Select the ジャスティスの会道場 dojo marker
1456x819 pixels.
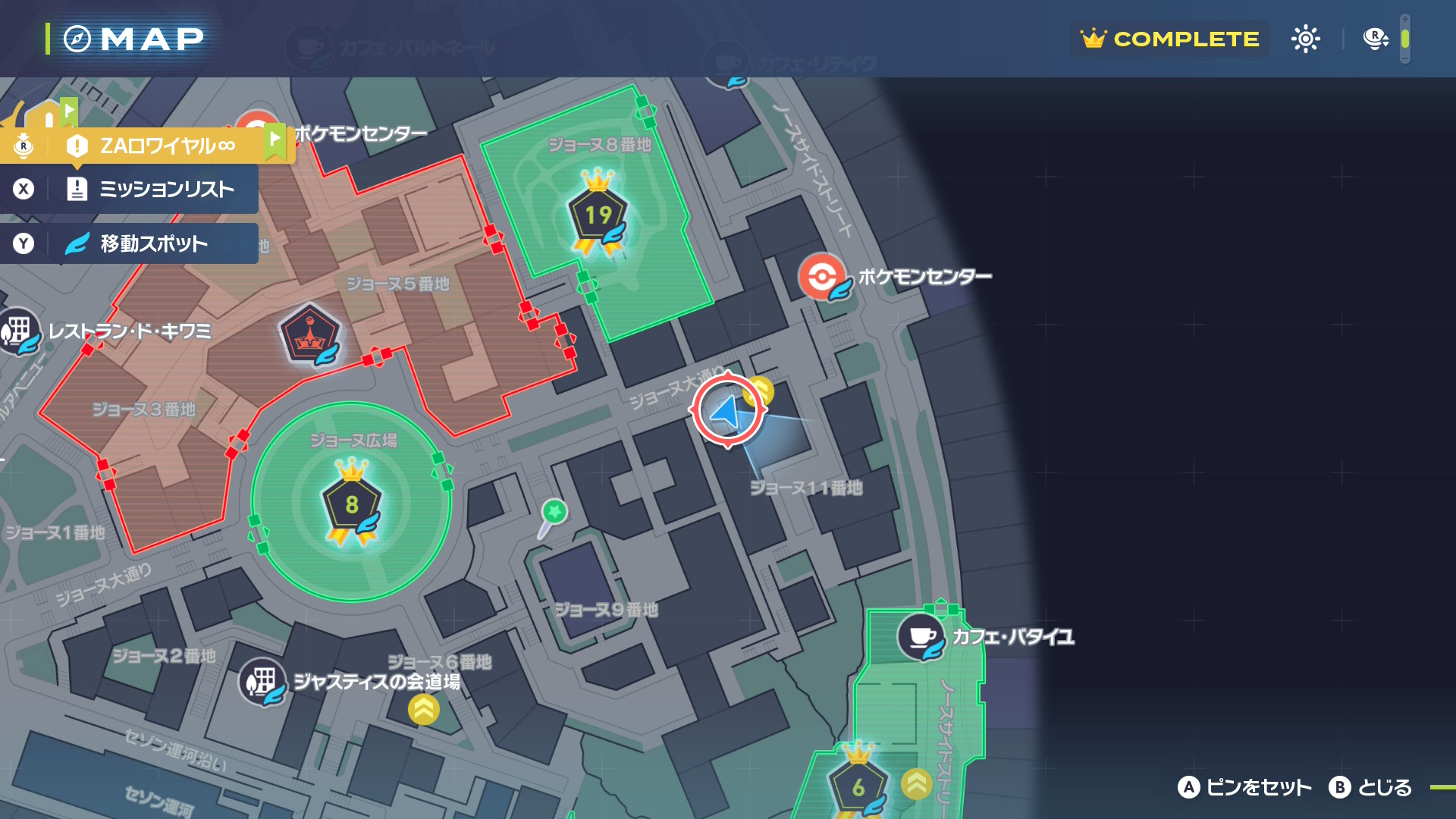click(262, 681)
